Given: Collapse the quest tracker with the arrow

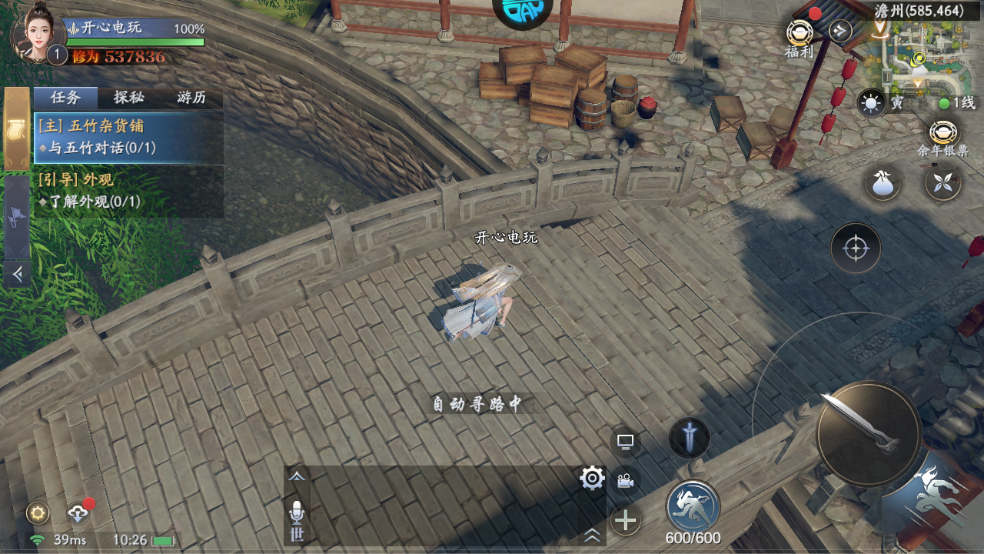Looking at the screenshot, I should 17,272.
